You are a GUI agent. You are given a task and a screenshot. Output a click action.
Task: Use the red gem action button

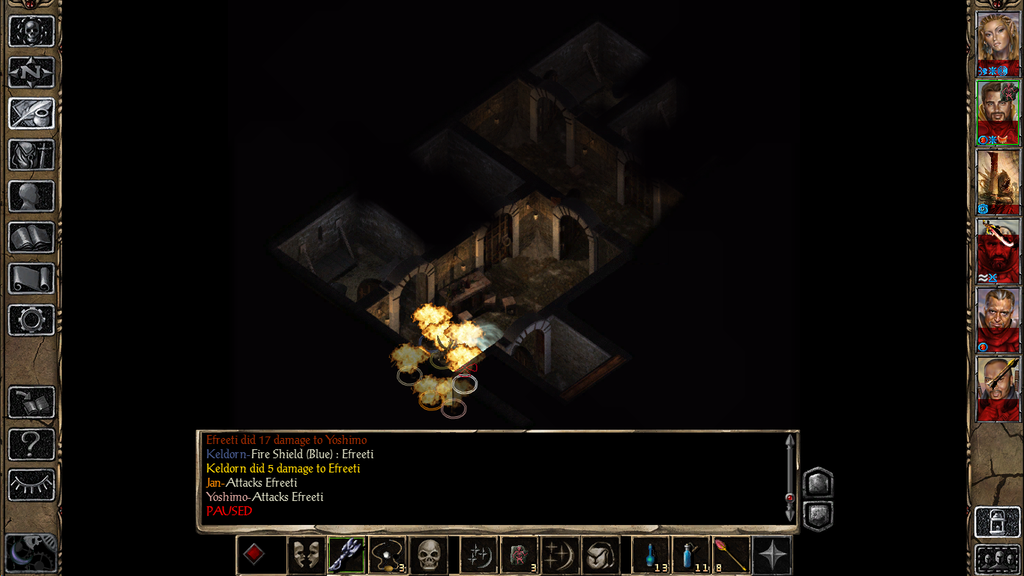pyautogui.click(x=253, y=555)
